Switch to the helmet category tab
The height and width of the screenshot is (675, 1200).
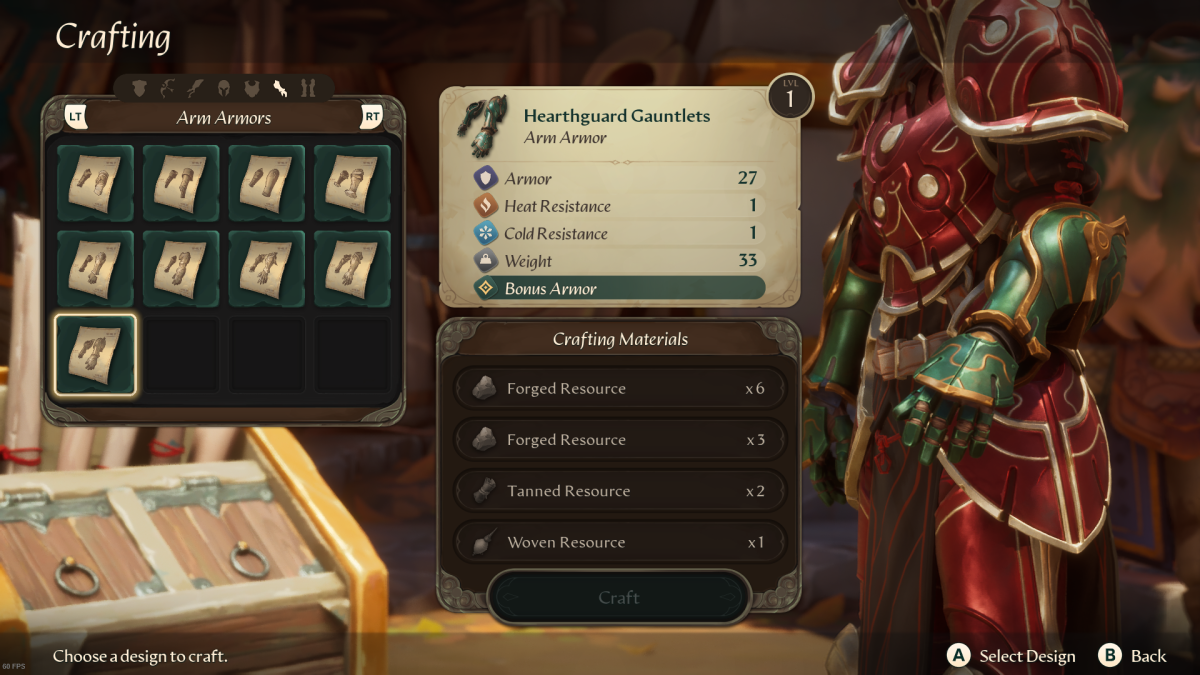point(224,89)
